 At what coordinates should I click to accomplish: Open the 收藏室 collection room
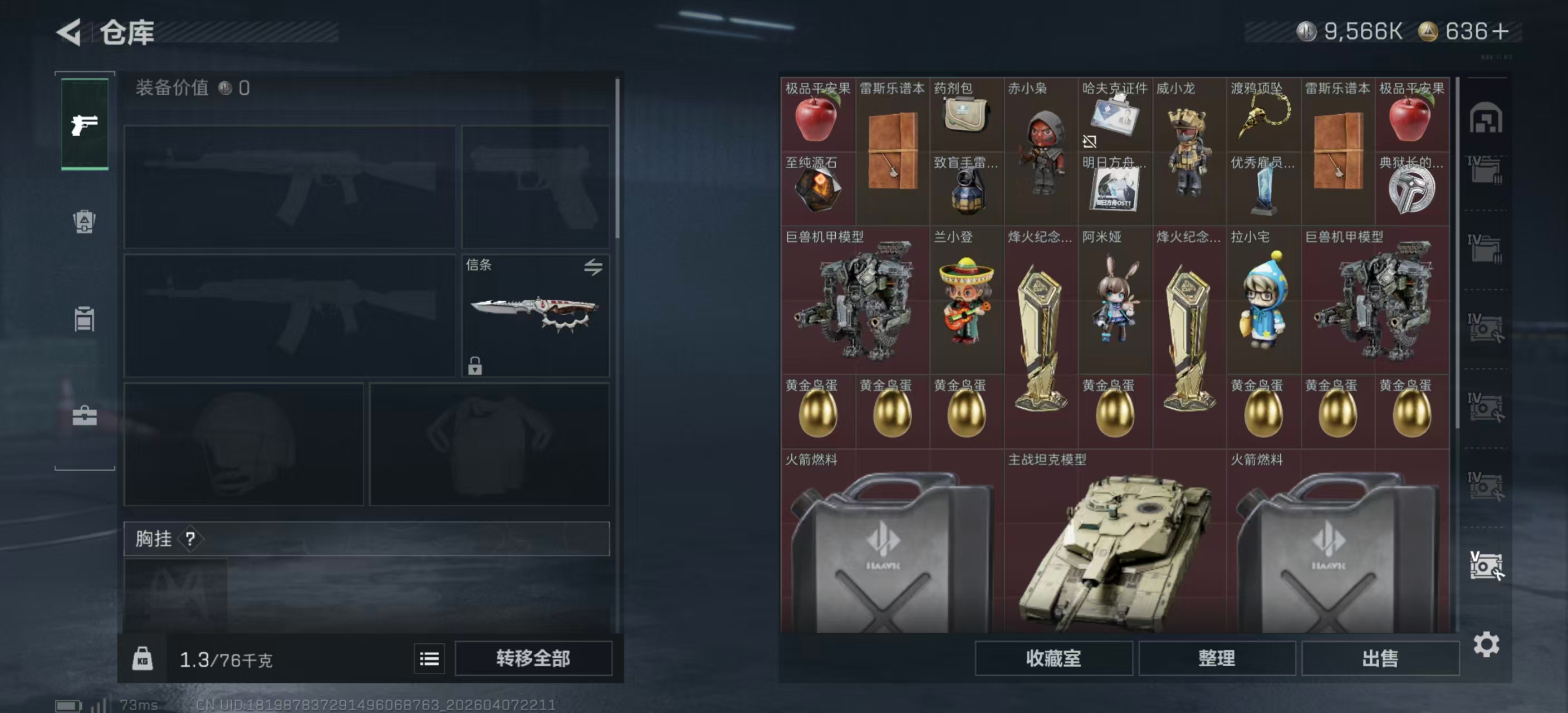click(x=1053, y=659)
